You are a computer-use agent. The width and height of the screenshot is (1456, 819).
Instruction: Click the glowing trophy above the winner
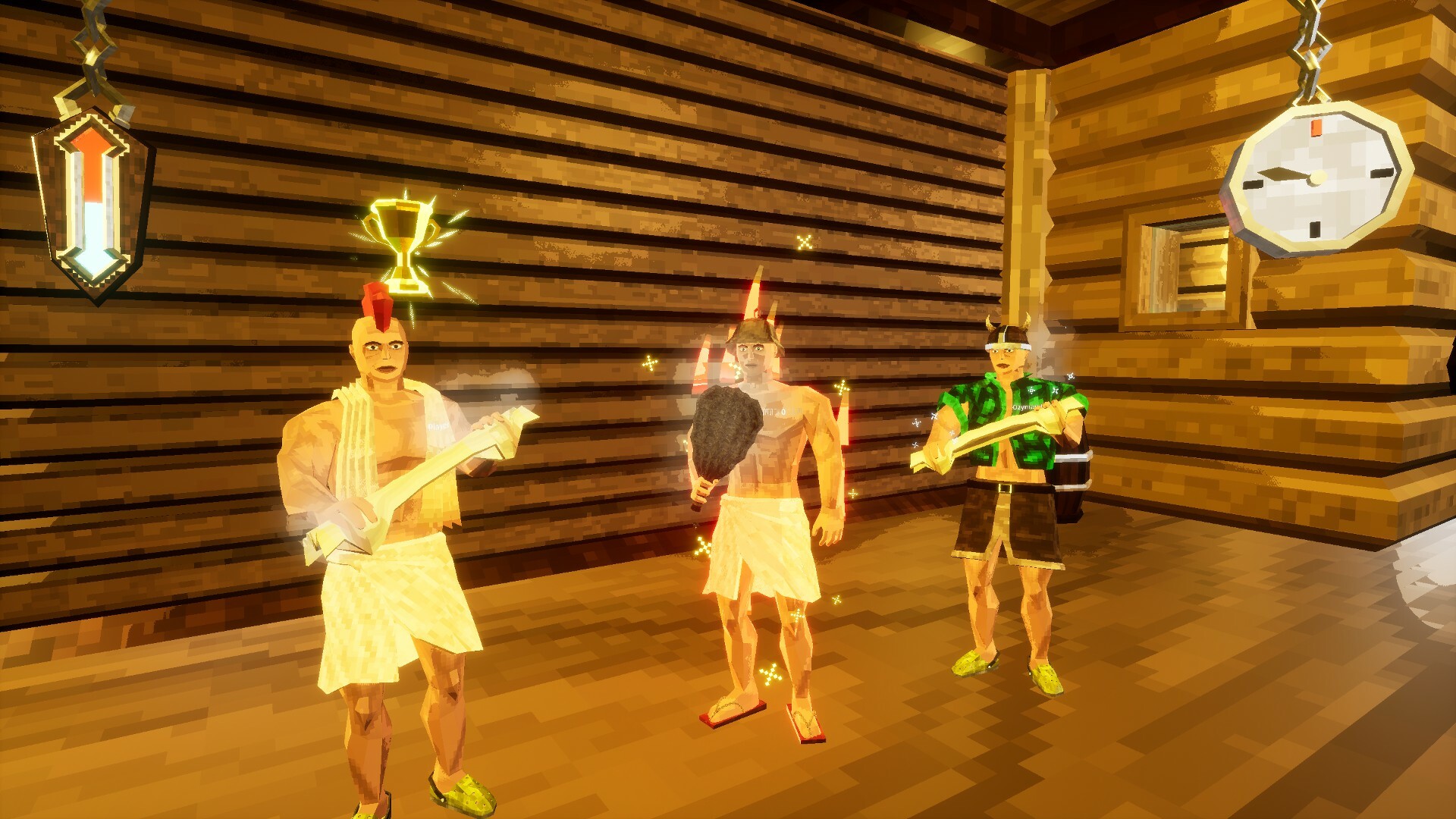click(x=400, y=235)
